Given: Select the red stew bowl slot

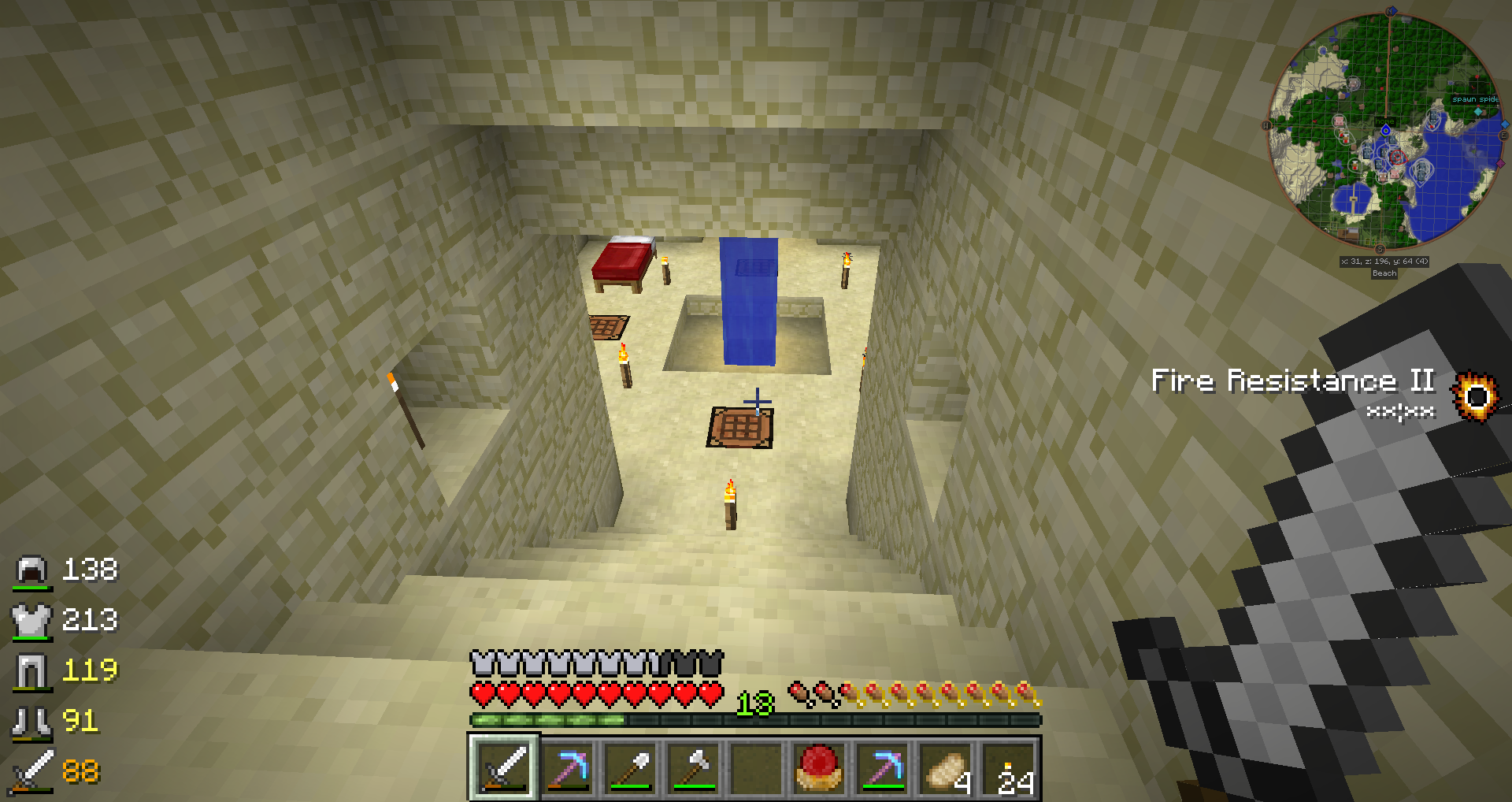Looking at the screenshot, I should tap(818, 767).
